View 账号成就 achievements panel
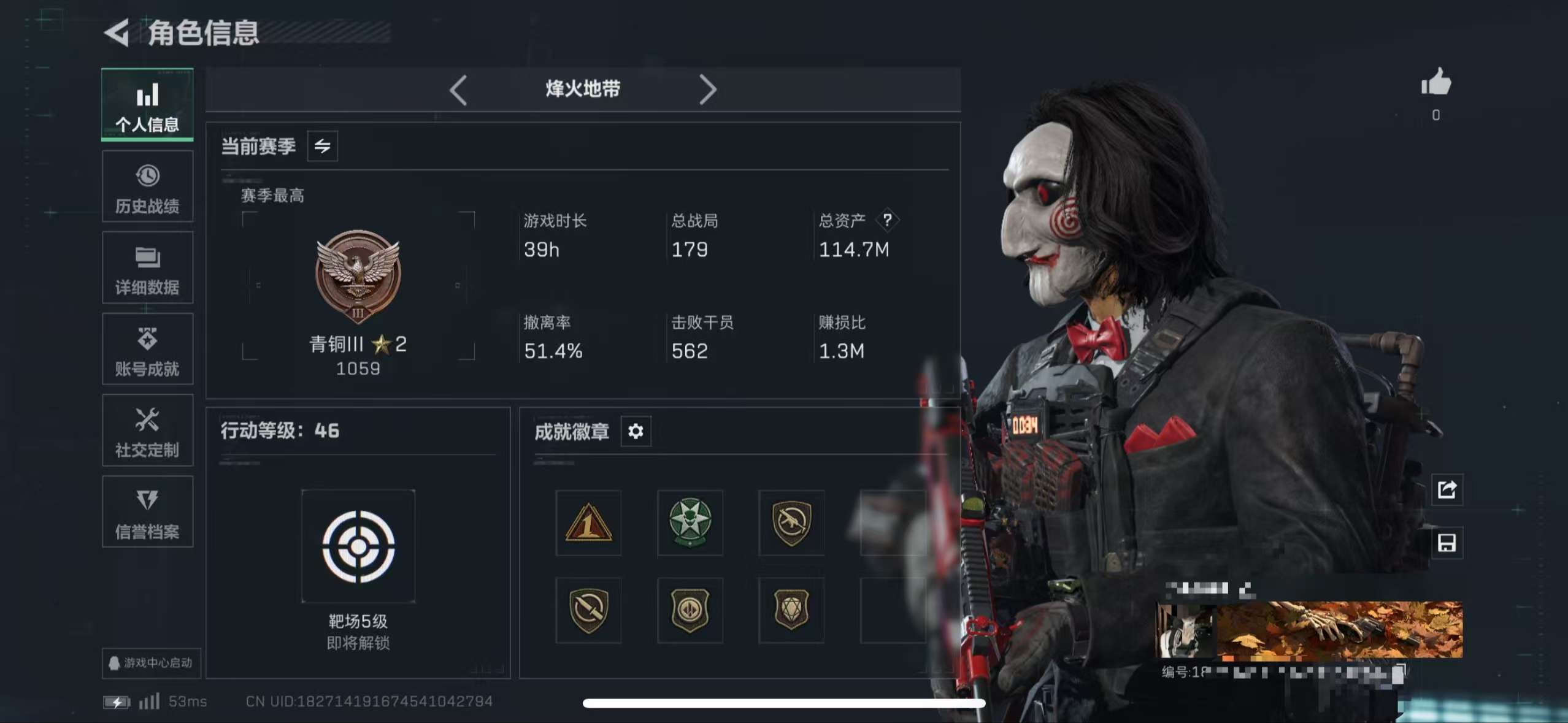Viewport: 1568px width, 723px height. click(x=147, y=350)
